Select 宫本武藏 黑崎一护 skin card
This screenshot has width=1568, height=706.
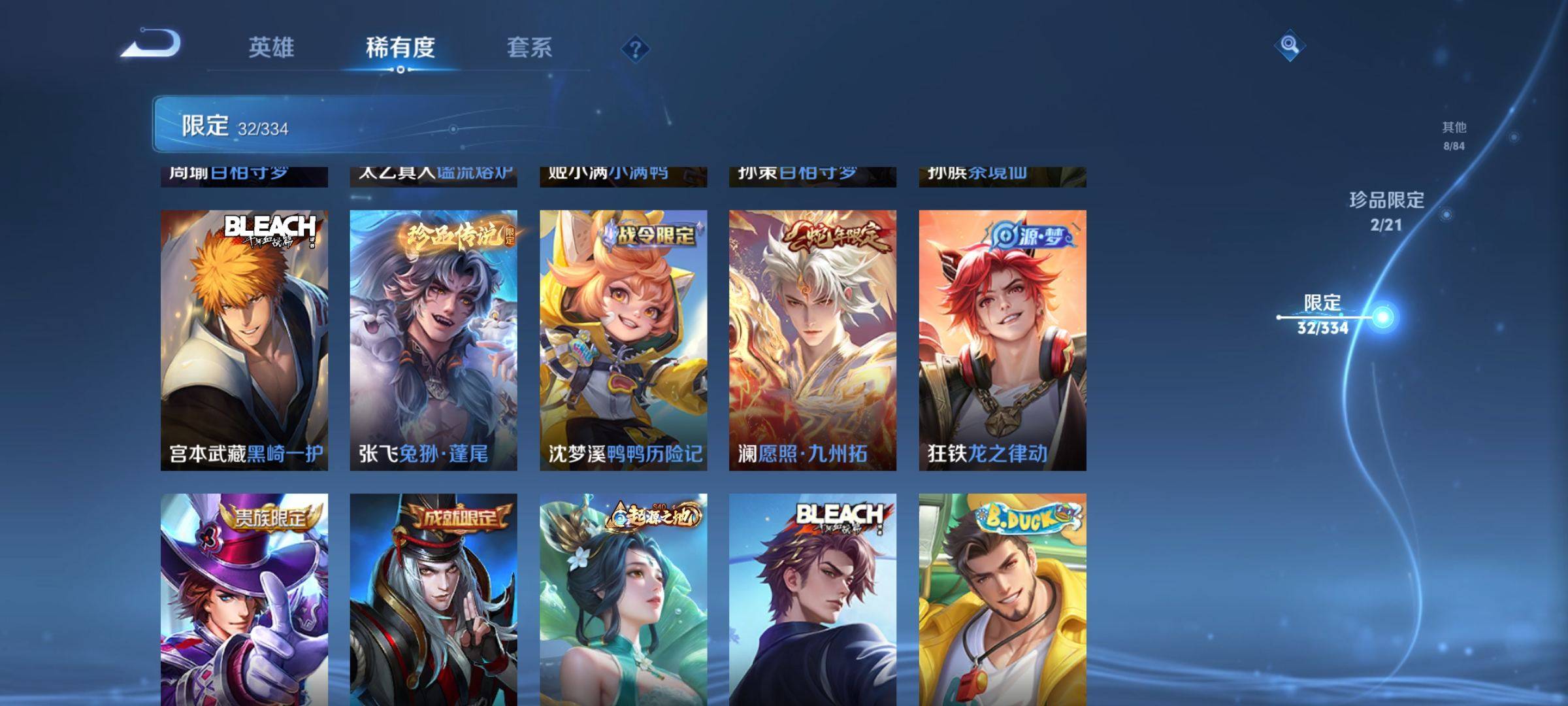tap(244, 340)
